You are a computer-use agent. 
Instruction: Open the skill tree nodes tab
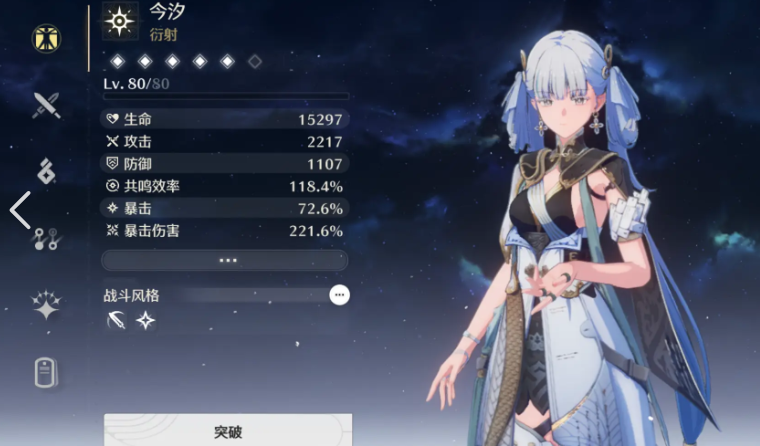click(46, 238)
